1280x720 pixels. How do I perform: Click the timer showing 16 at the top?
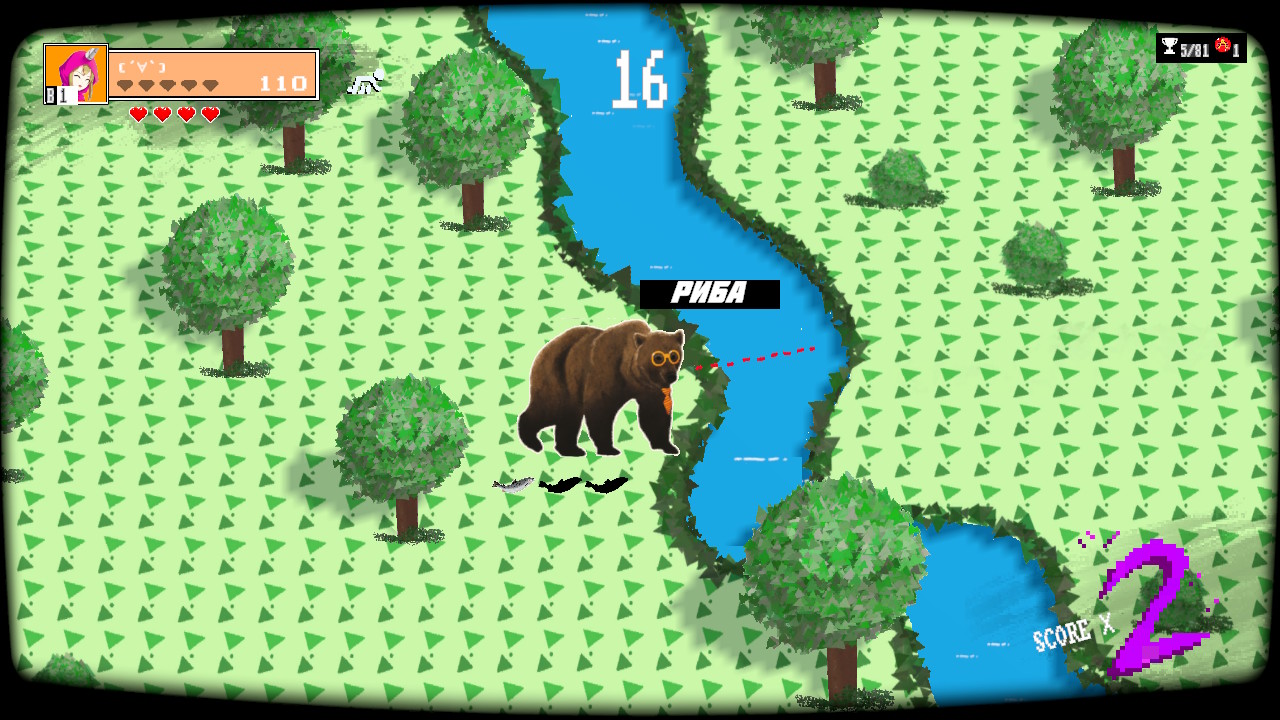pyautogui.click(x=640, y=80)
